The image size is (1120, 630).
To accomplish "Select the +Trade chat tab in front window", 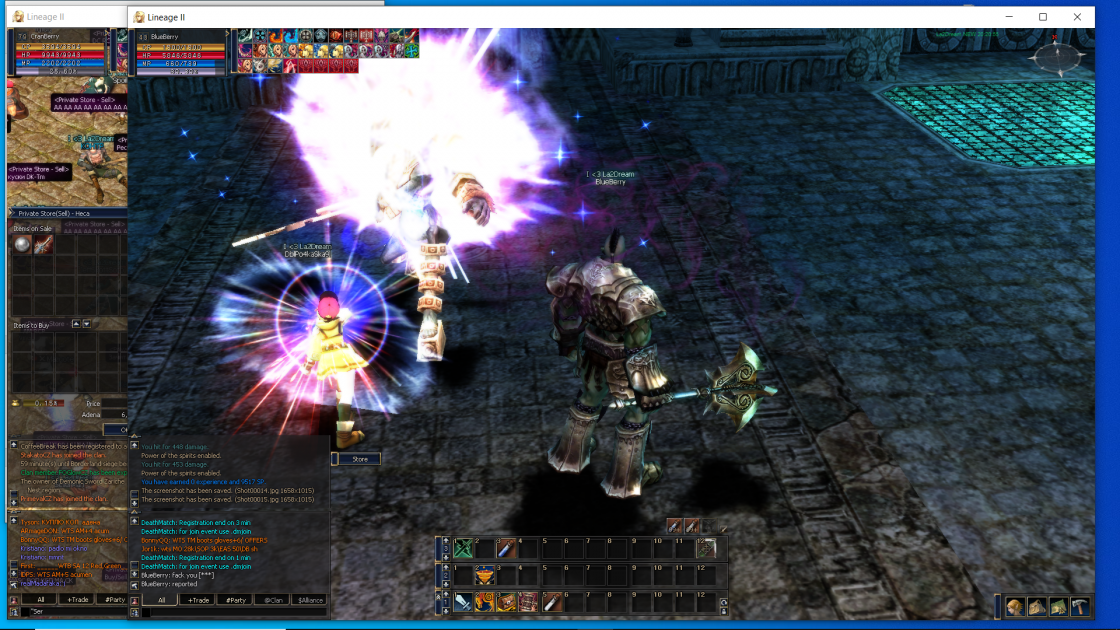I will click(199, 600).
